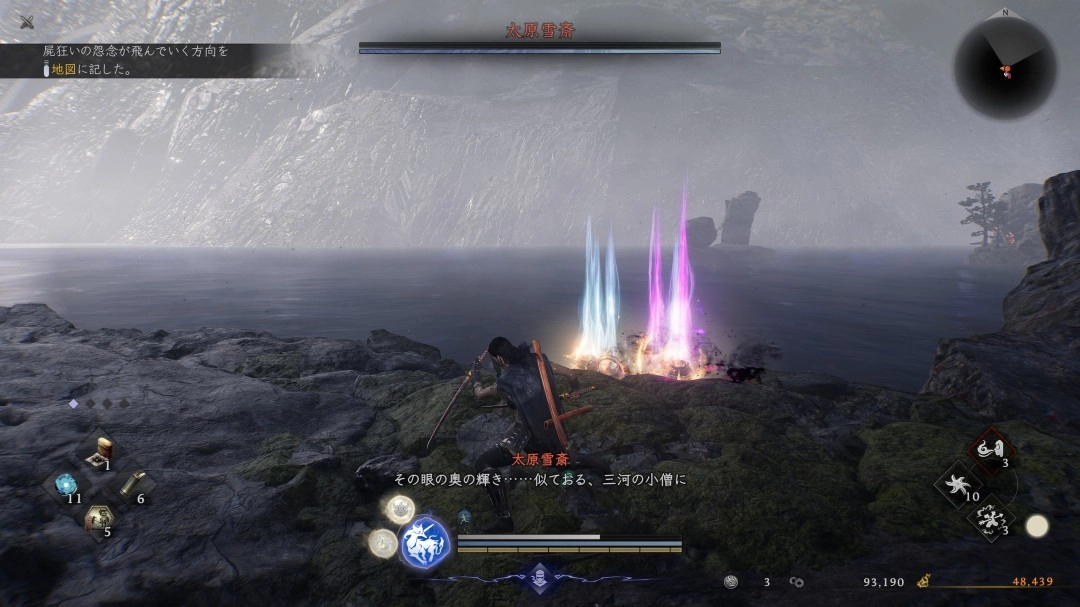This screenshot has height=607, width=1080.
Task: Select the bamboo tube item slot
Action: 131,485
